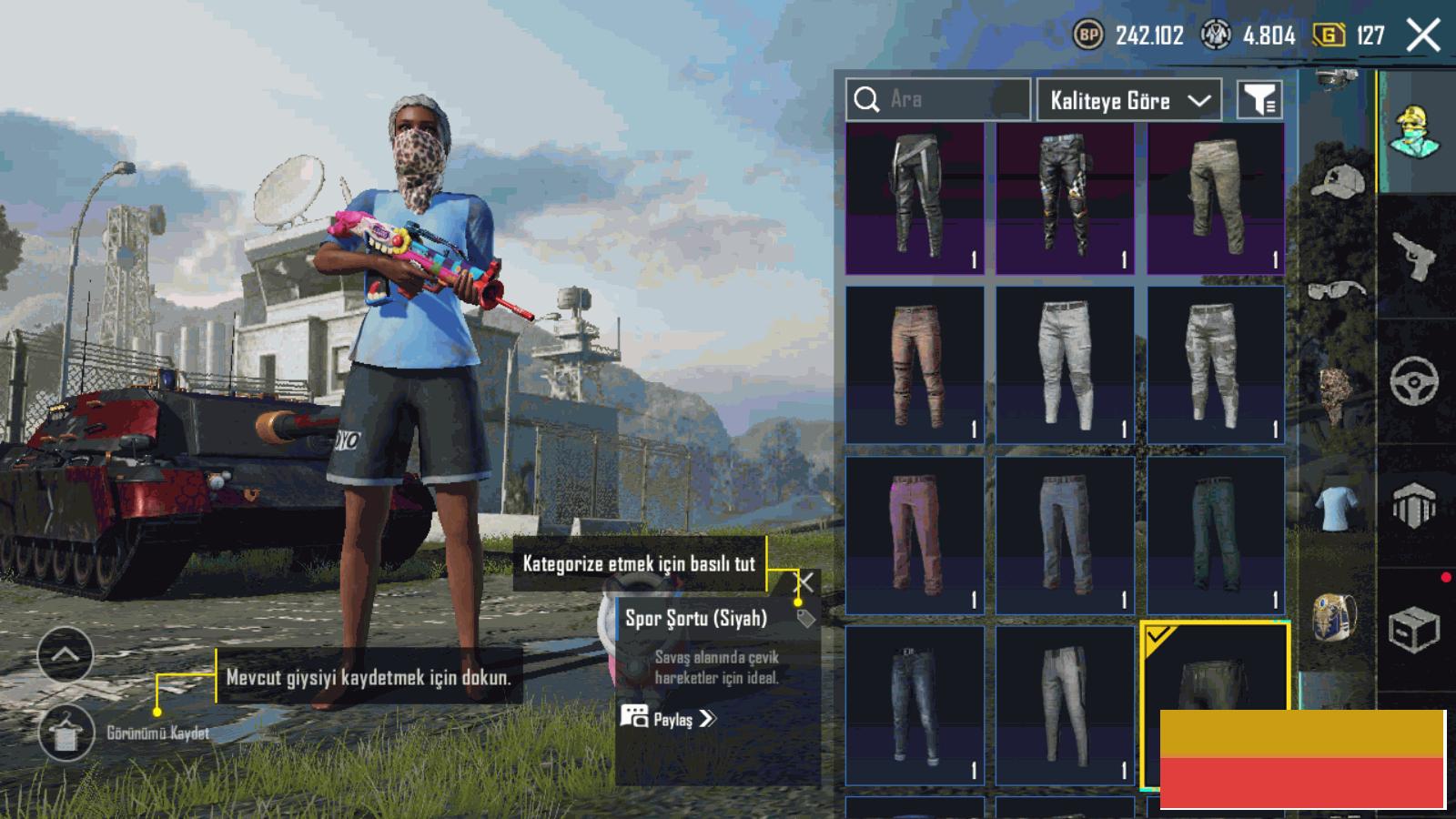1456x819 pixels.
Task: Select the blue t-shirt category icon
Action: click(1336, 507)
